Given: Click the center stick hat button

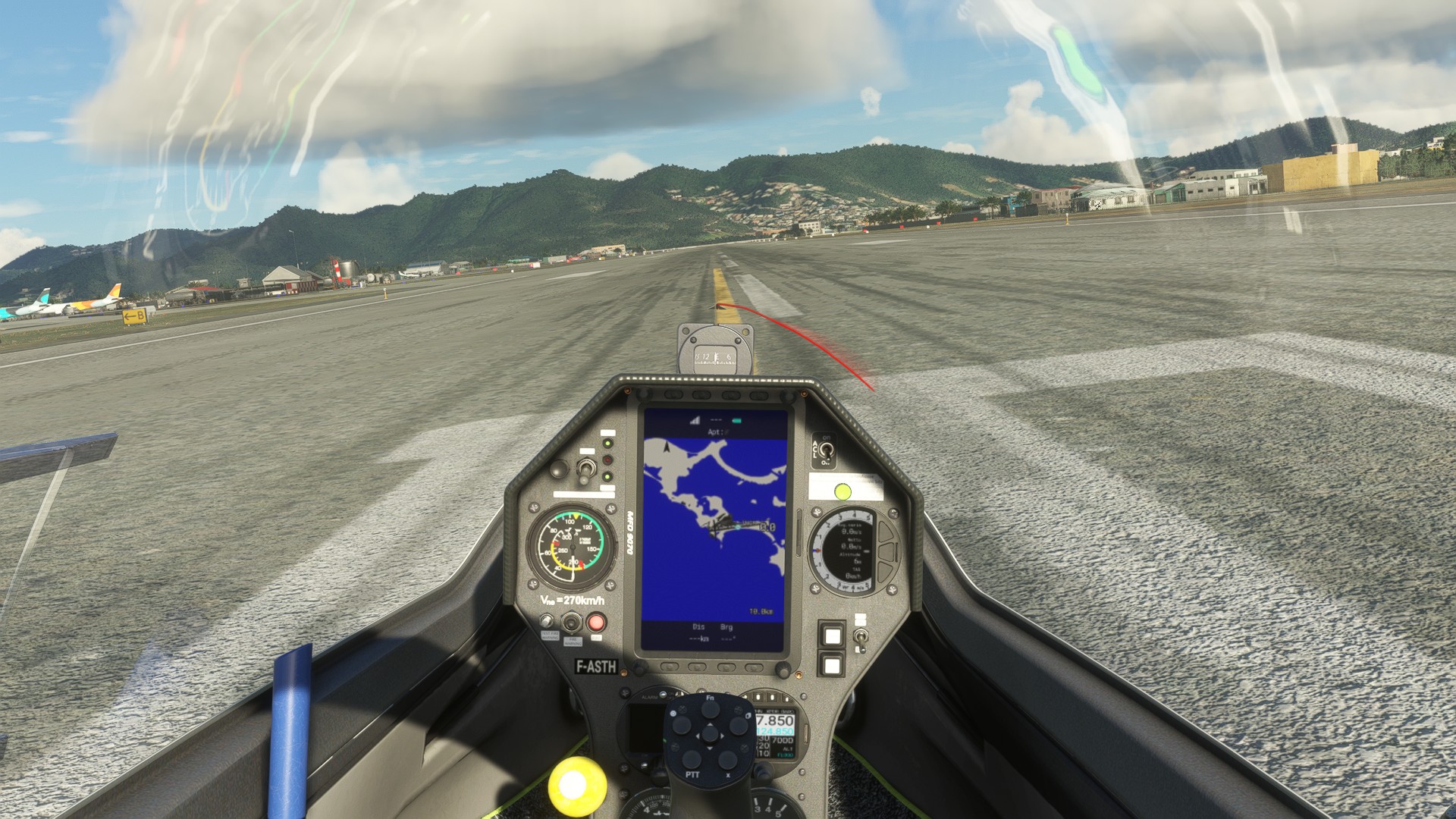Looking at the screenshot, I should click(710, 736).
